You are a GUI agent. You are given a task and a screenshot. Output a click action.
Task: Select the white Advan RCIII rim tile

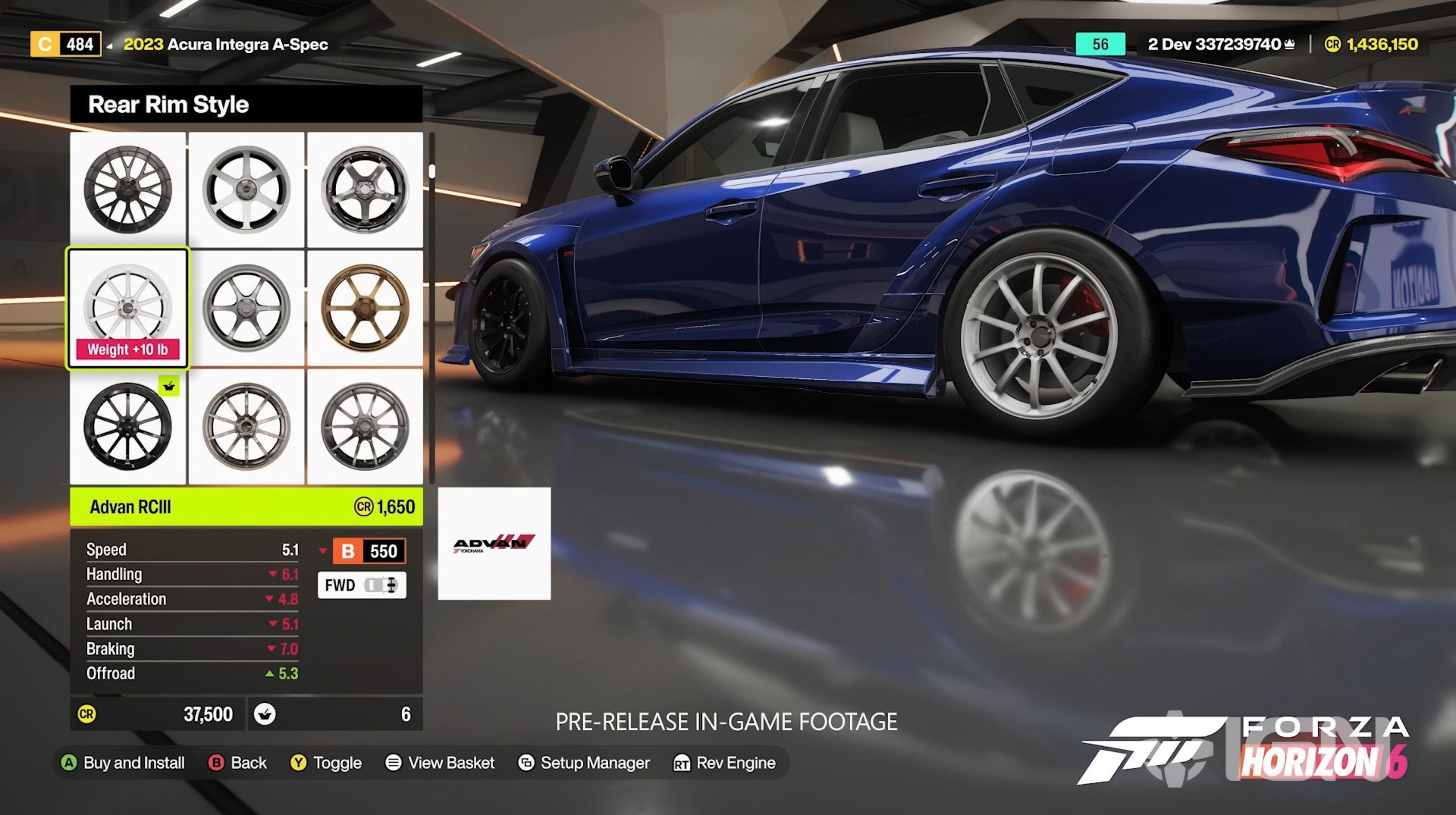[127, 308]
